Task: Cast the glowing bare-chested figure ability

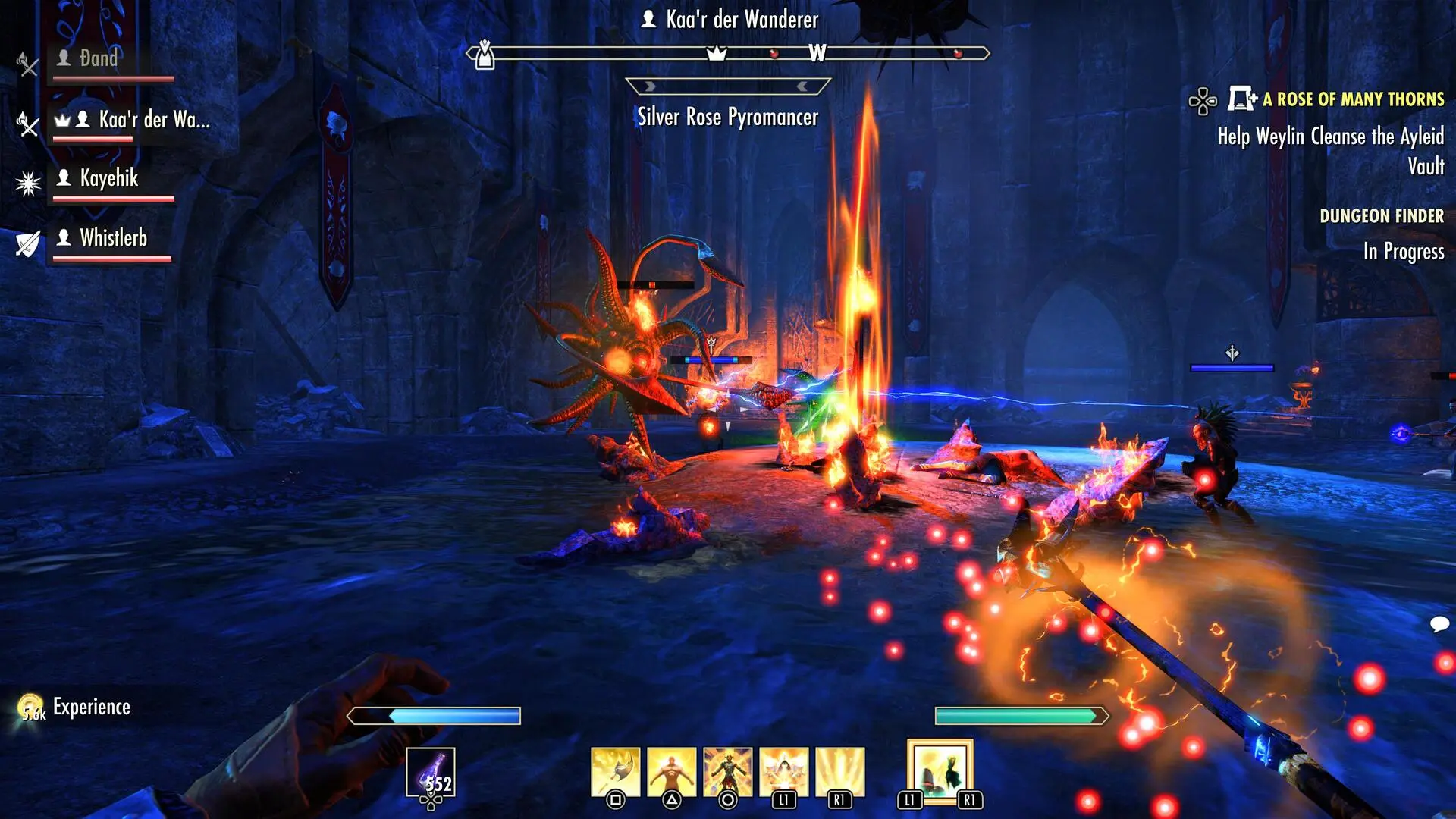Action: (x=671, y=772)
